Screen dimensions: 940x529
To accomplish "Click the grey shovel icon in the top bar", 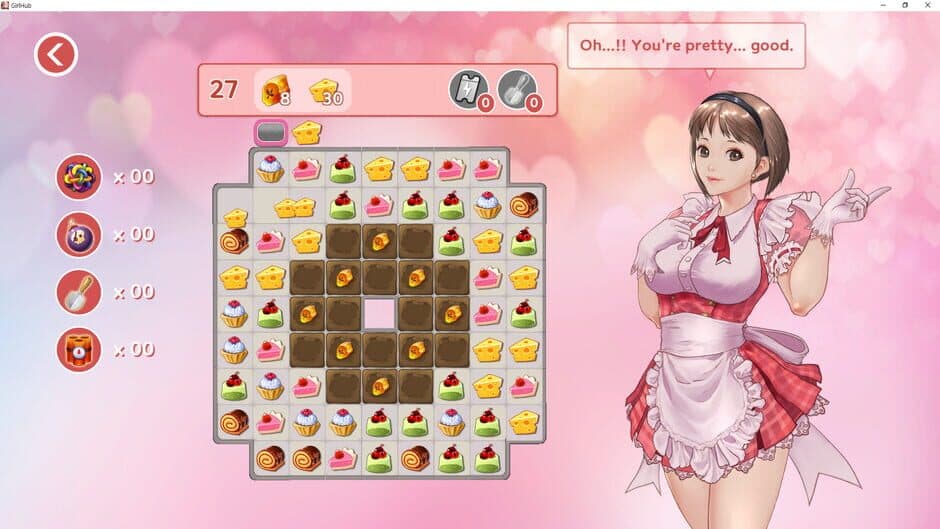I will [x=516, y=88].
